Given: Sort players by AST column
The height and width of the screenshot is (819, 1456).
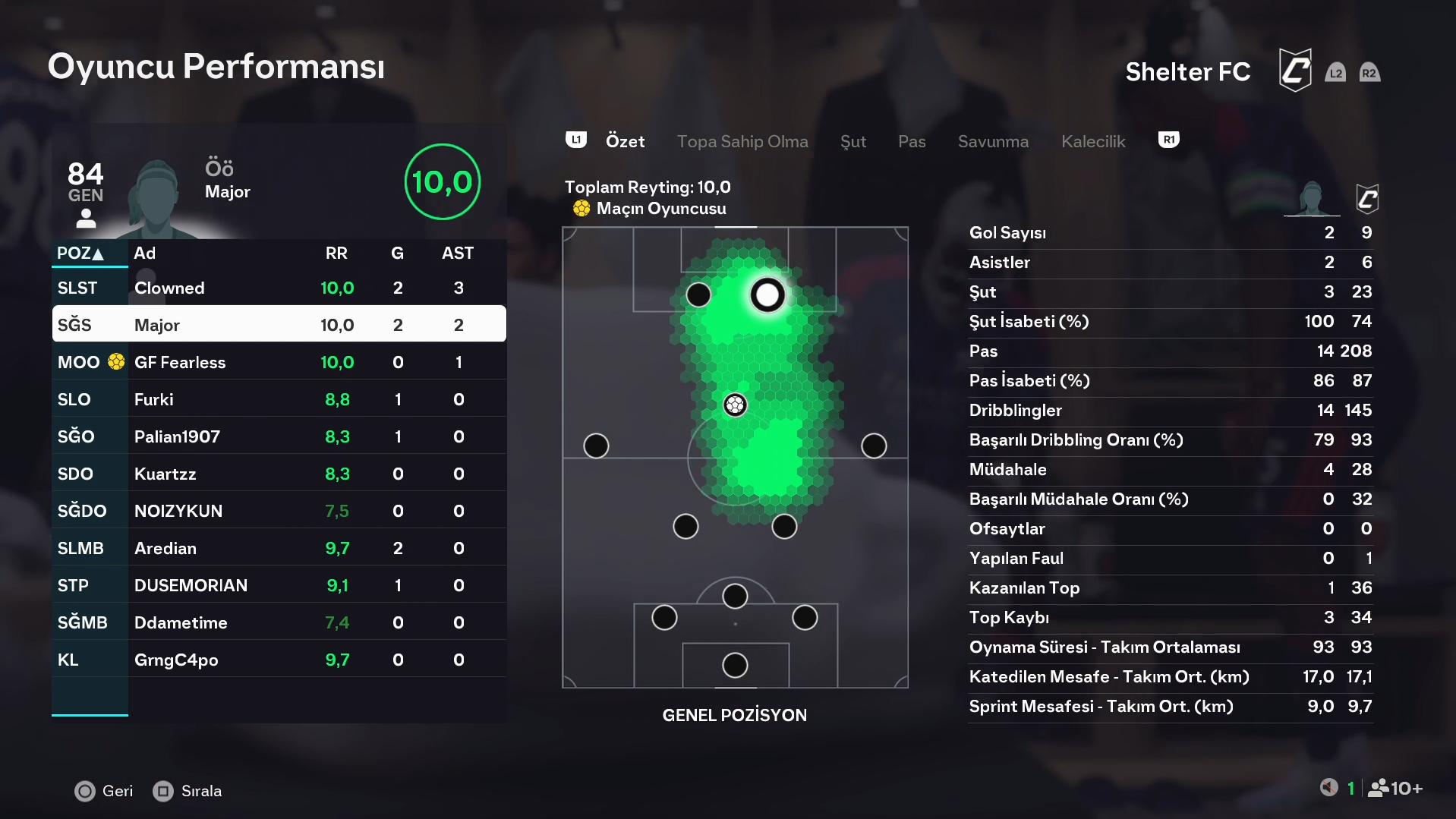Looking at the screenshot, I should tap(457, 254).
